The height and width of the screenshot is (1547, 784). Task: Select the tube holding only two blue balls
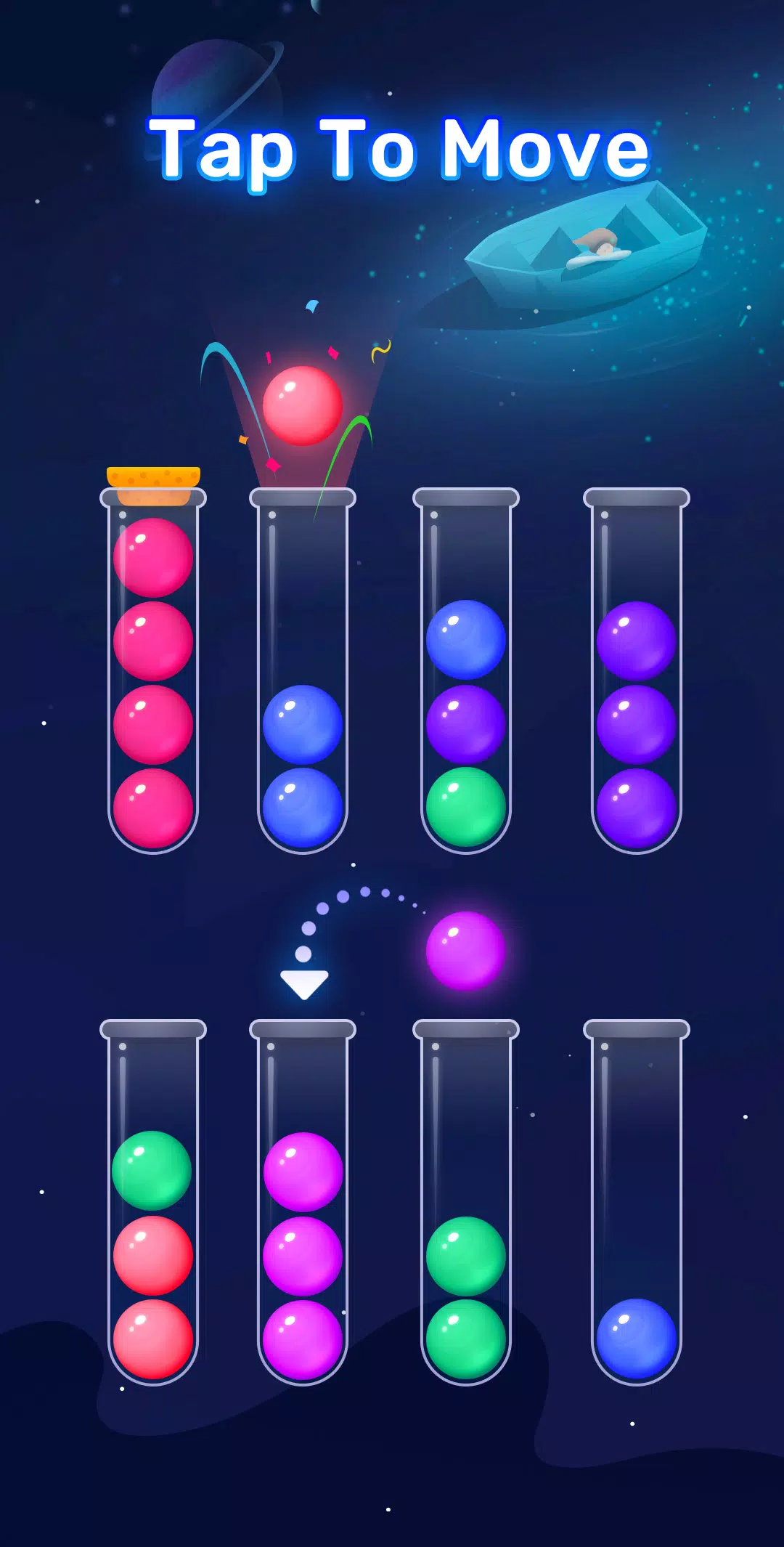(x=303, y=672)
